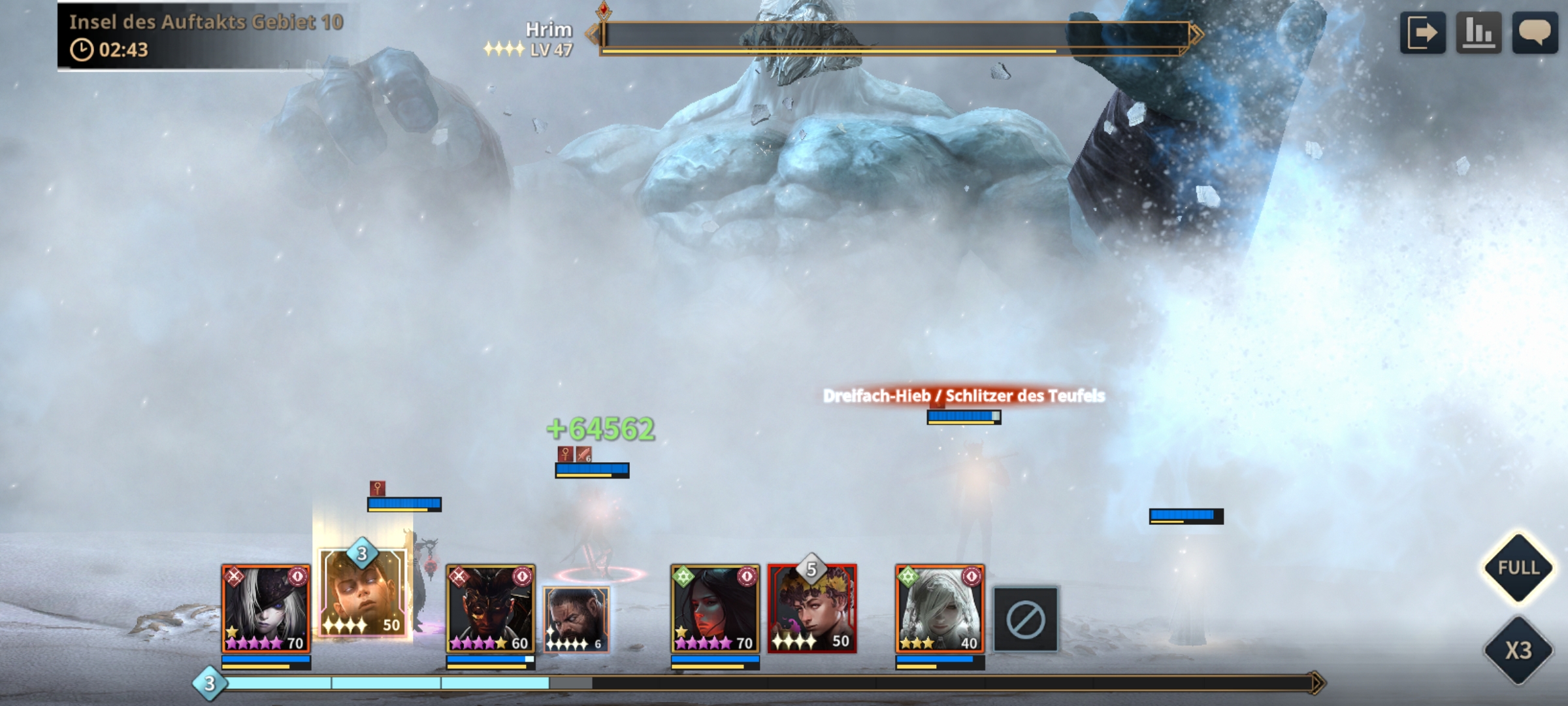This screenshot has height=706, width=1568.
Task: Select the silver-haired level 40 hero portrait
Action: coord(939,609)
